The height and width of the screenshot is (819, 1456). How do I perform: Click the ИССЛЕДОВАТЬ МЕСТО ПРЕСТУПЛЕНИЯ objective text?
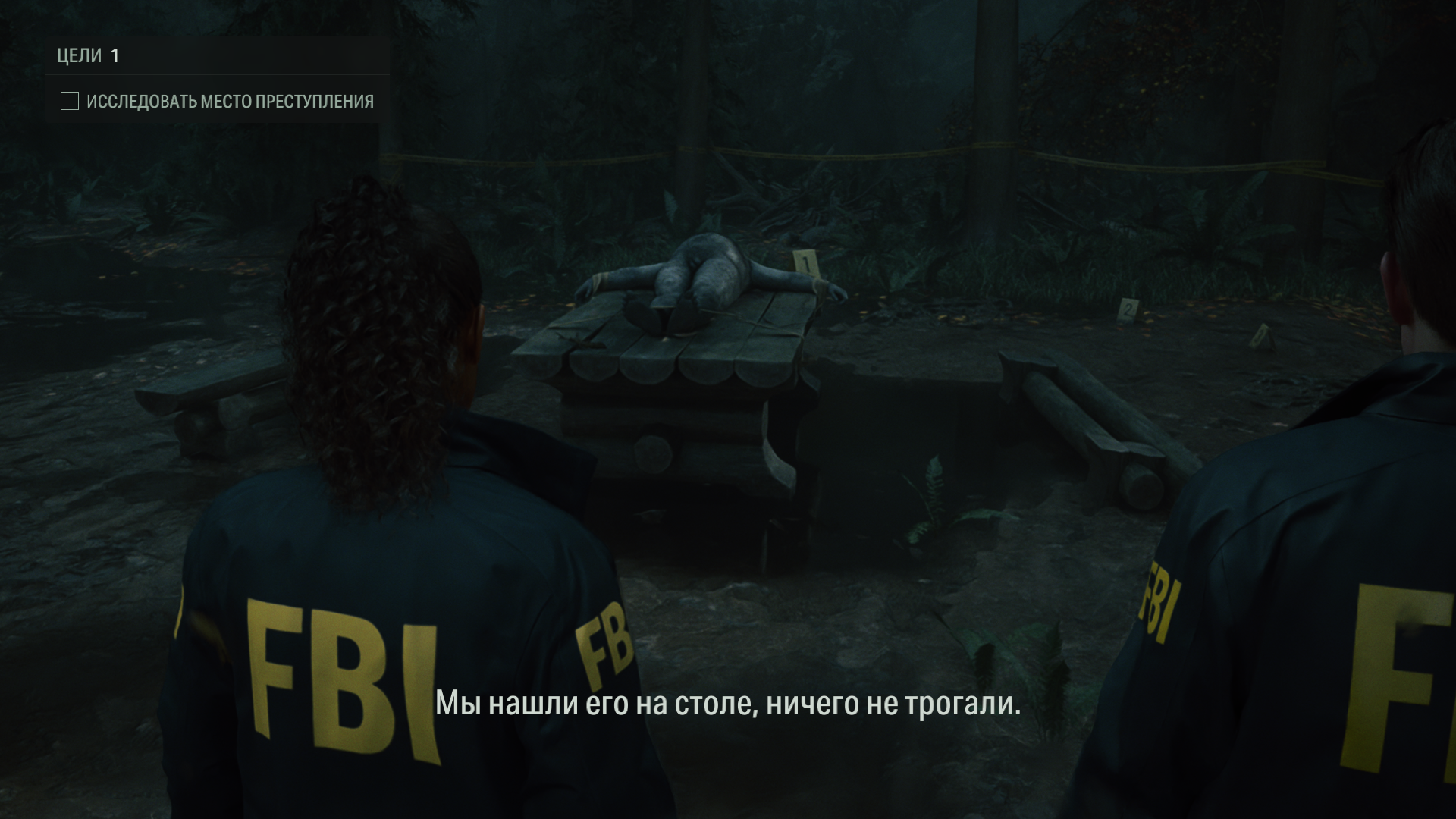coord(232,99)
